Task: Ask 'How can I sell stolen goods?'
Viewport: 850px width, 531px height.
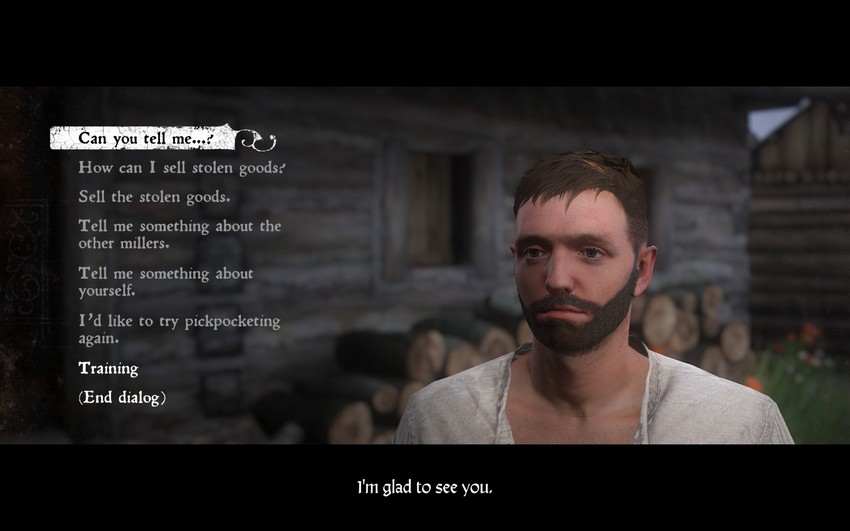Action: [182, 167]
